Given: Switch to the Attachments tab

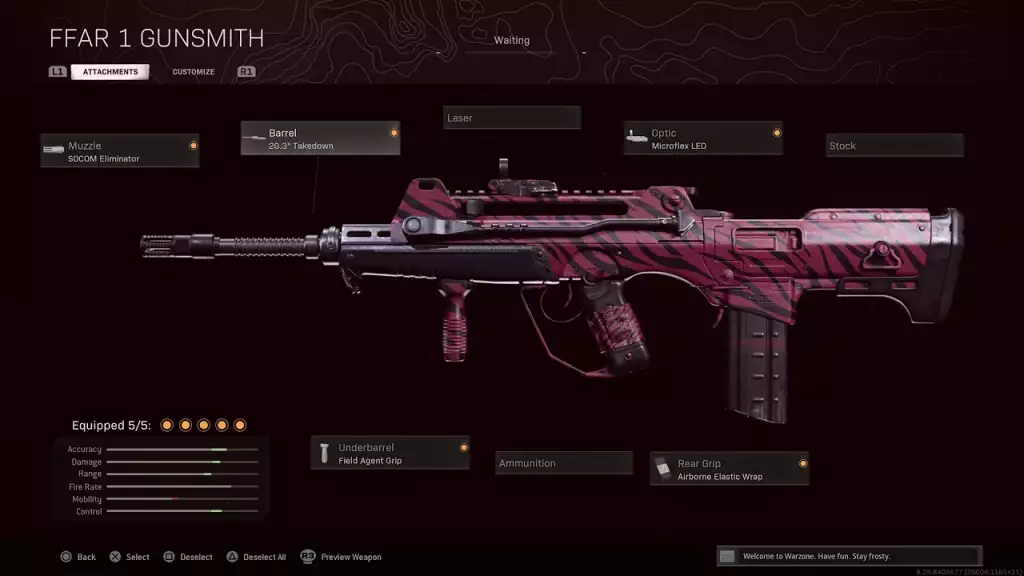Looking at the screenshot, I should click(x=110, y=72).
